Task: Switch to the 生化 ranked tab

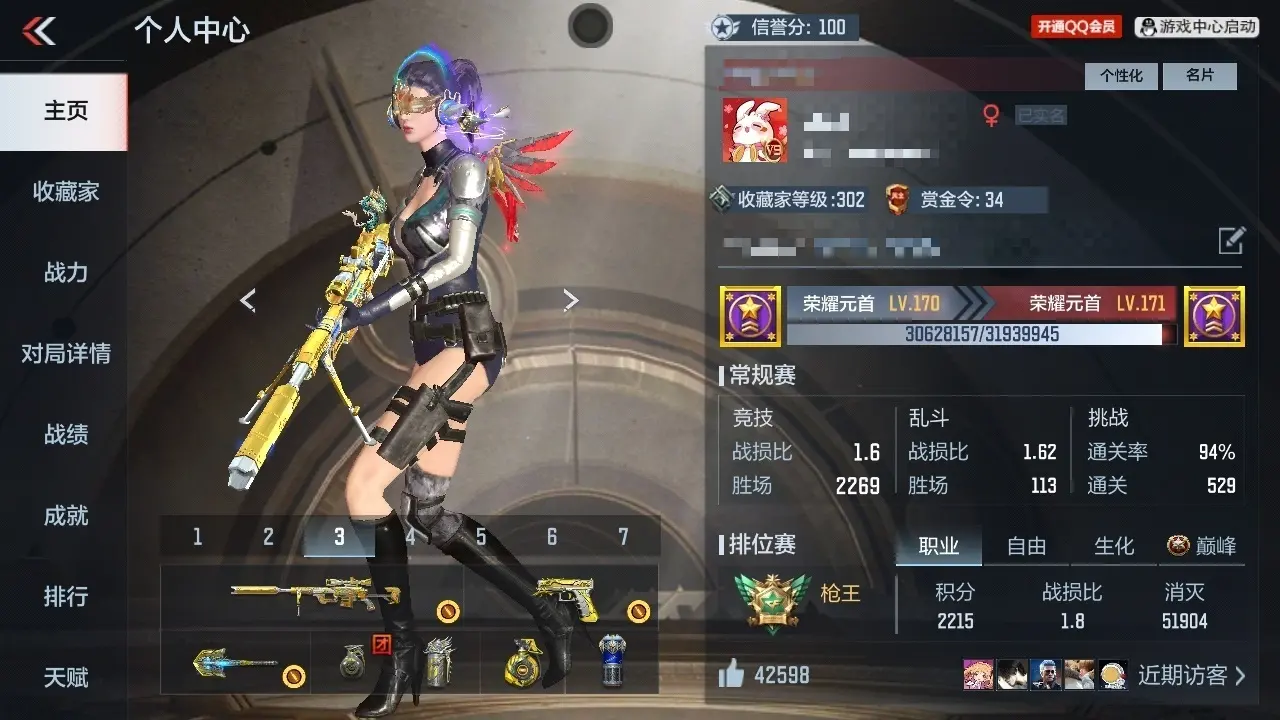Action: 1114,546
